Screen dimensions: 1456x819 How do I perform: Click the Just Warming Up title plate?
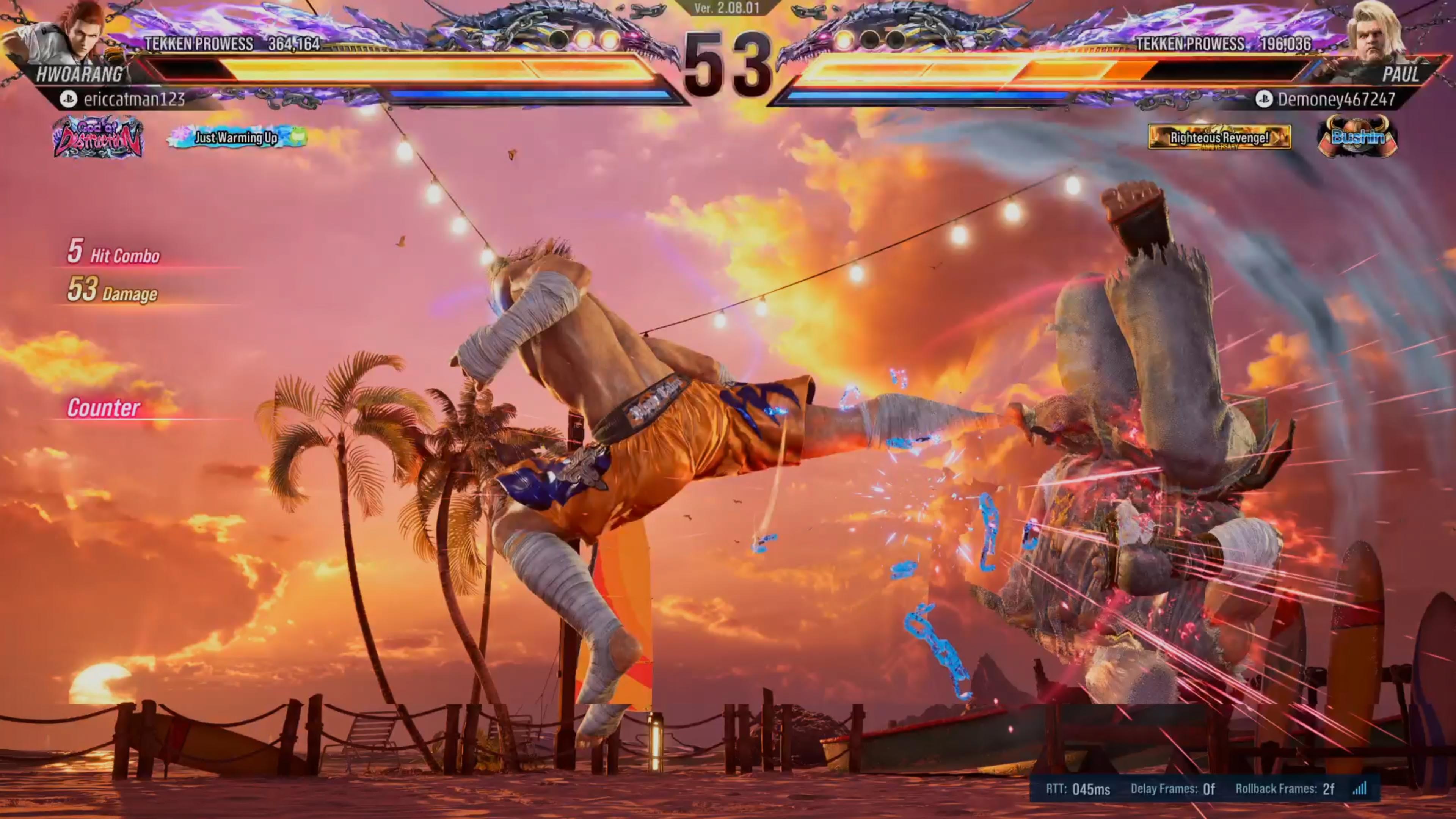[x=237, y=137]
